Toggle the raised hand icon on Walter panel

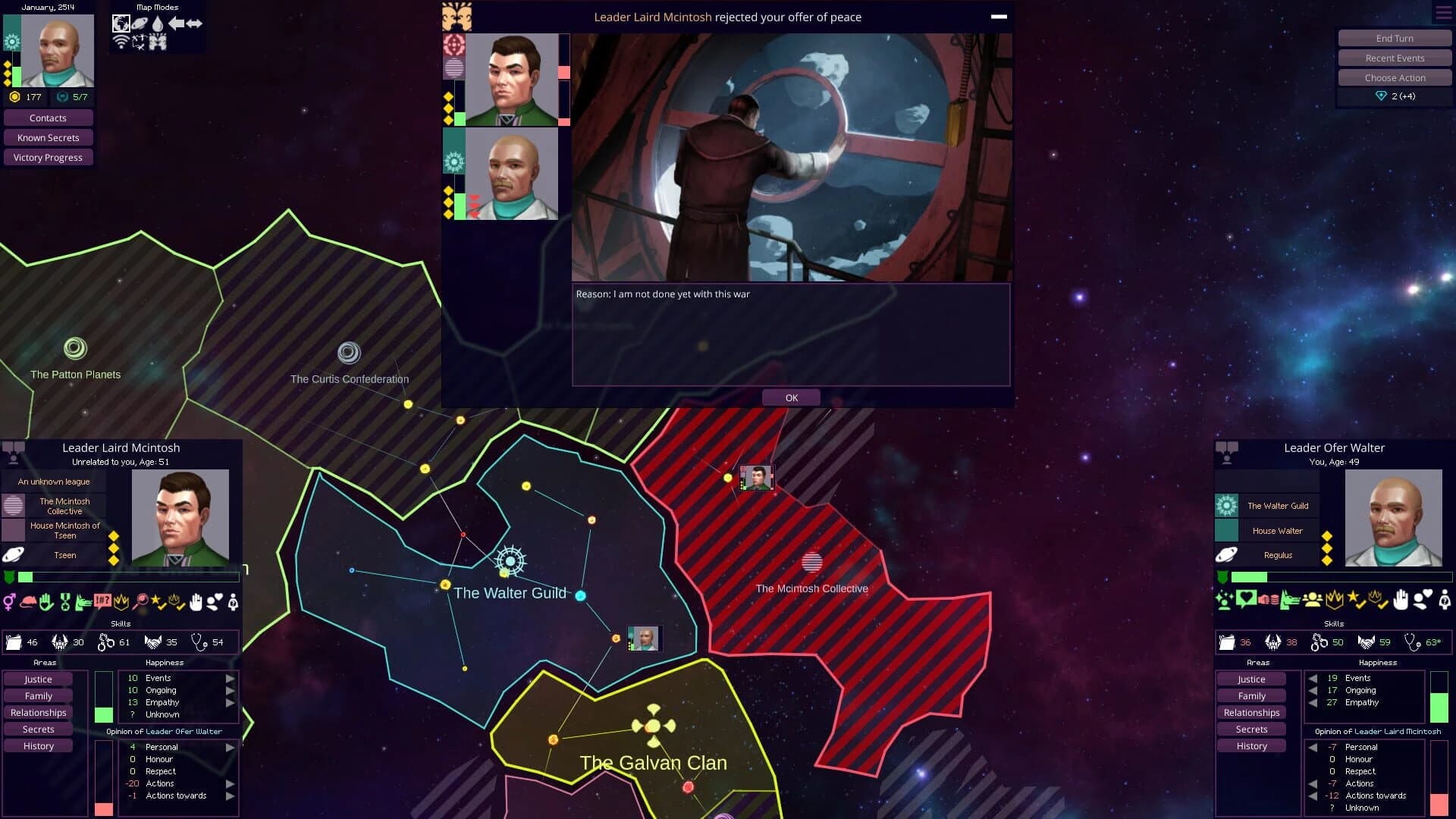click(1401, 601)
